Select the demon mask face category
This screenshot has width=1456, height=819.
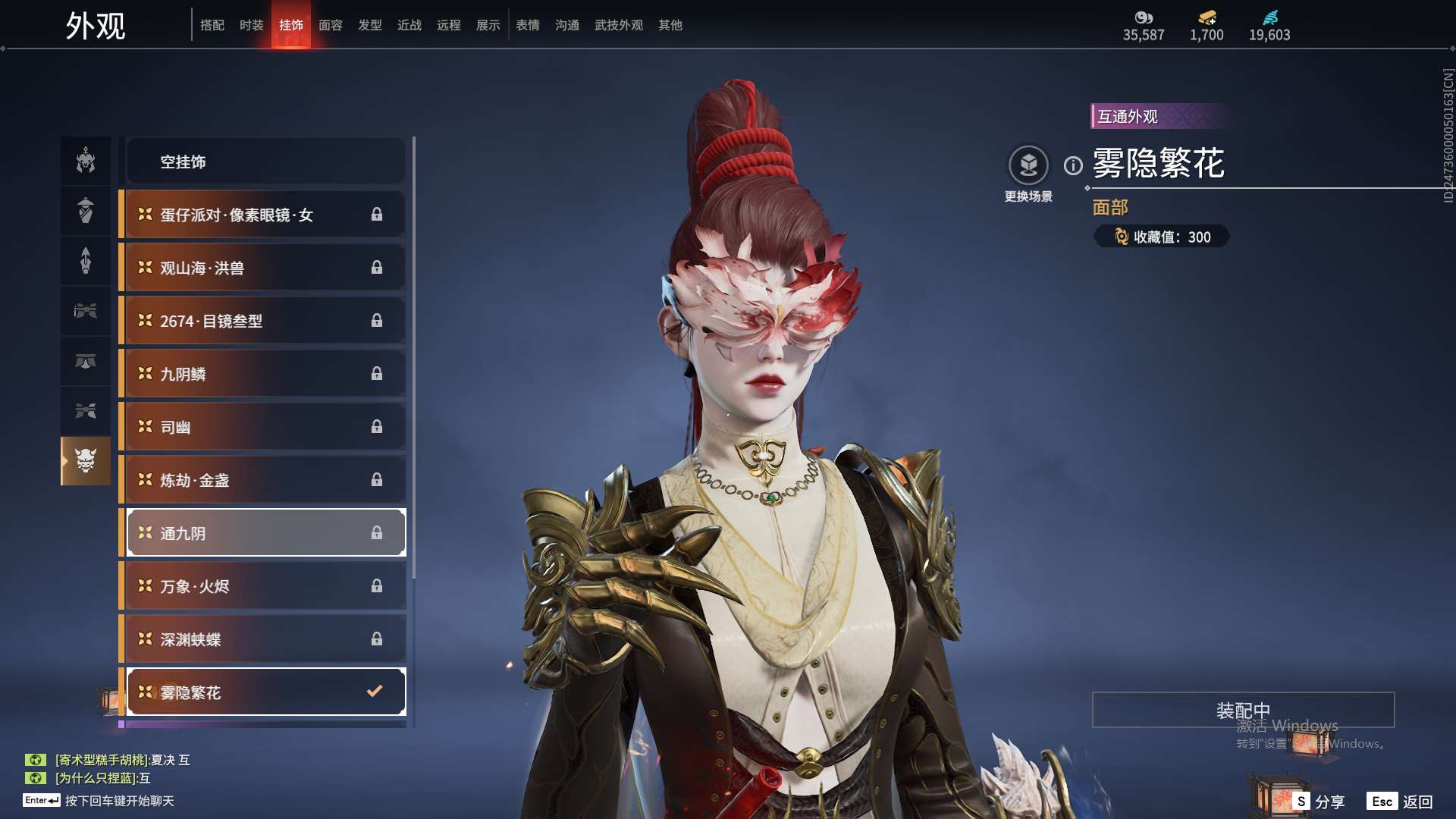[x=86, y=460]
